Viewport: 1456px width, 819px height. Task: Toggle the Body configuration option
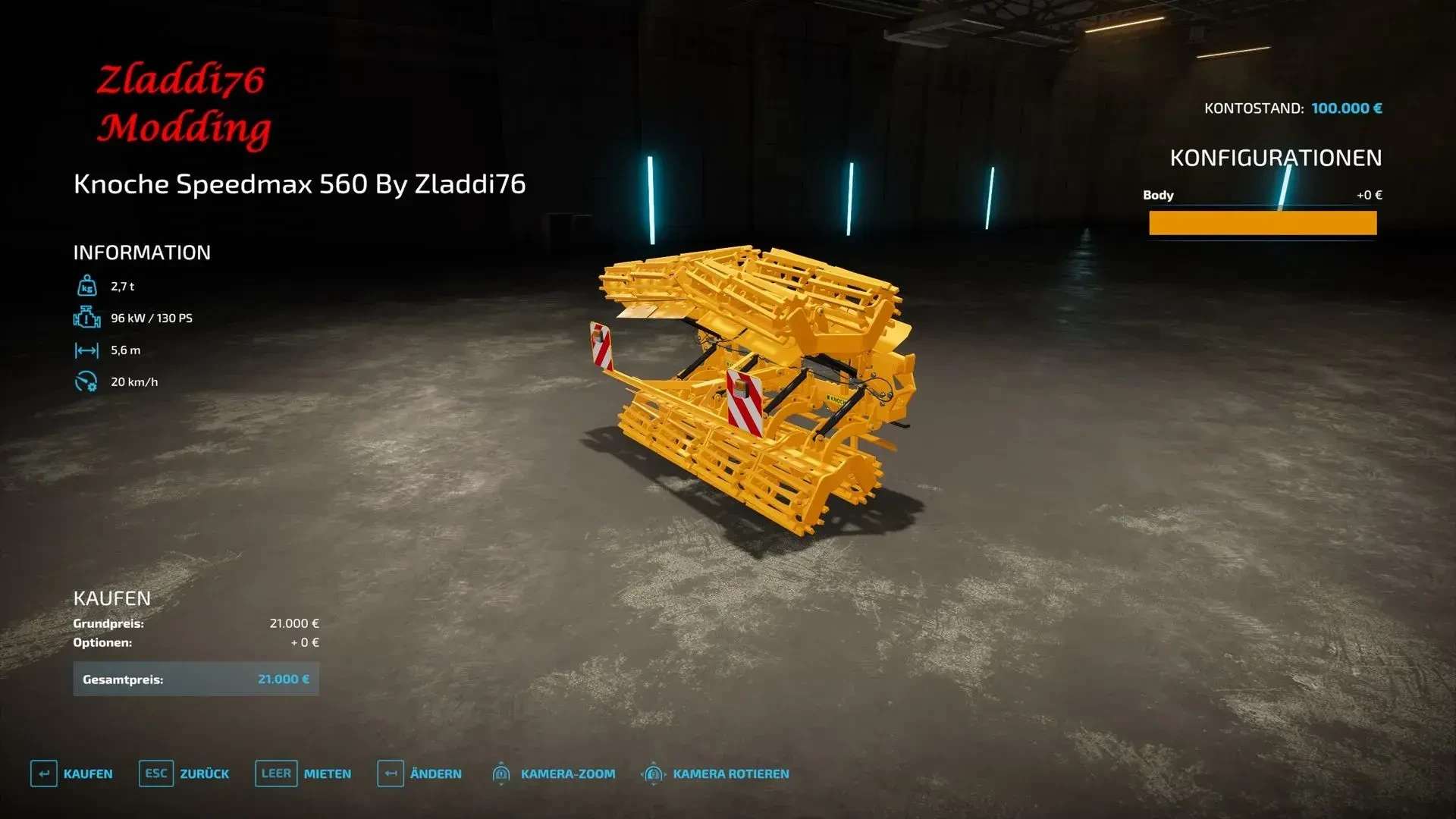(1262, 195)
